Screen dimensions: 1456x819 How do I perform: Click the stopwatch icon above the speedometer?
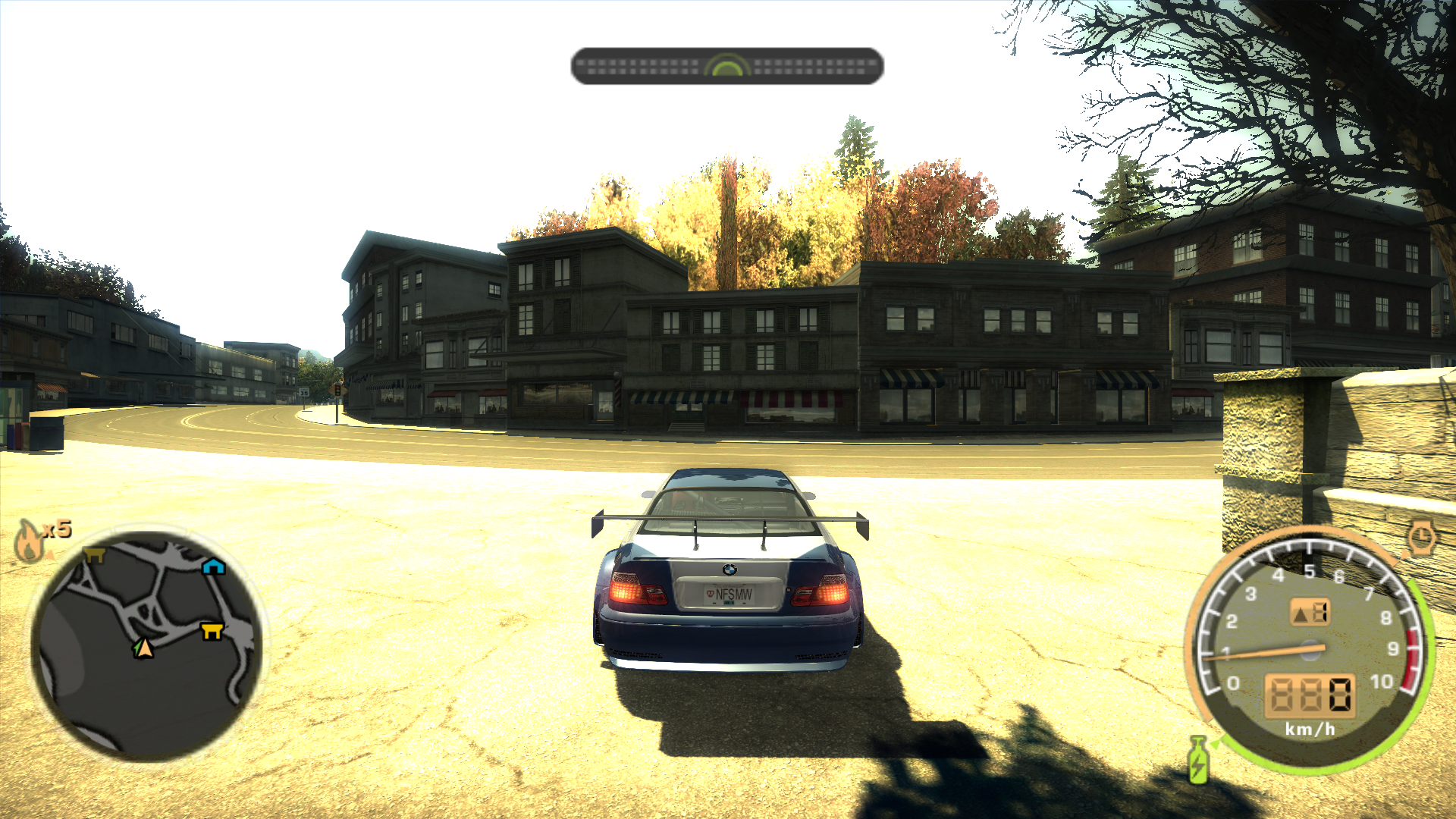(1423, 538)
